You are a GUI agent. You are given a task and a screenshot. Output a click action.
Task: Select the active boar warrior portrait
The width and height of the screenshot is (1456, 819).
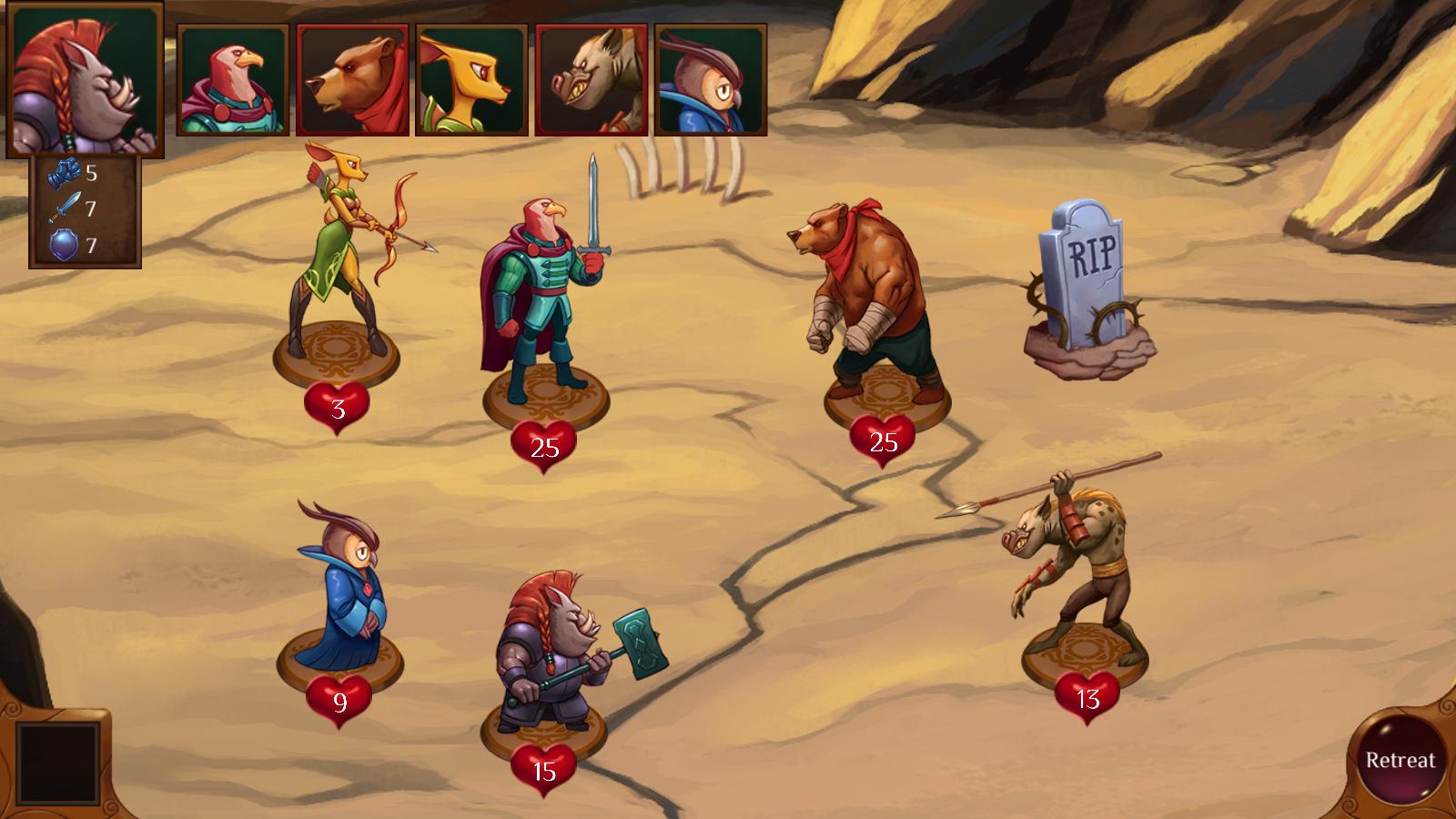(84, 80)
